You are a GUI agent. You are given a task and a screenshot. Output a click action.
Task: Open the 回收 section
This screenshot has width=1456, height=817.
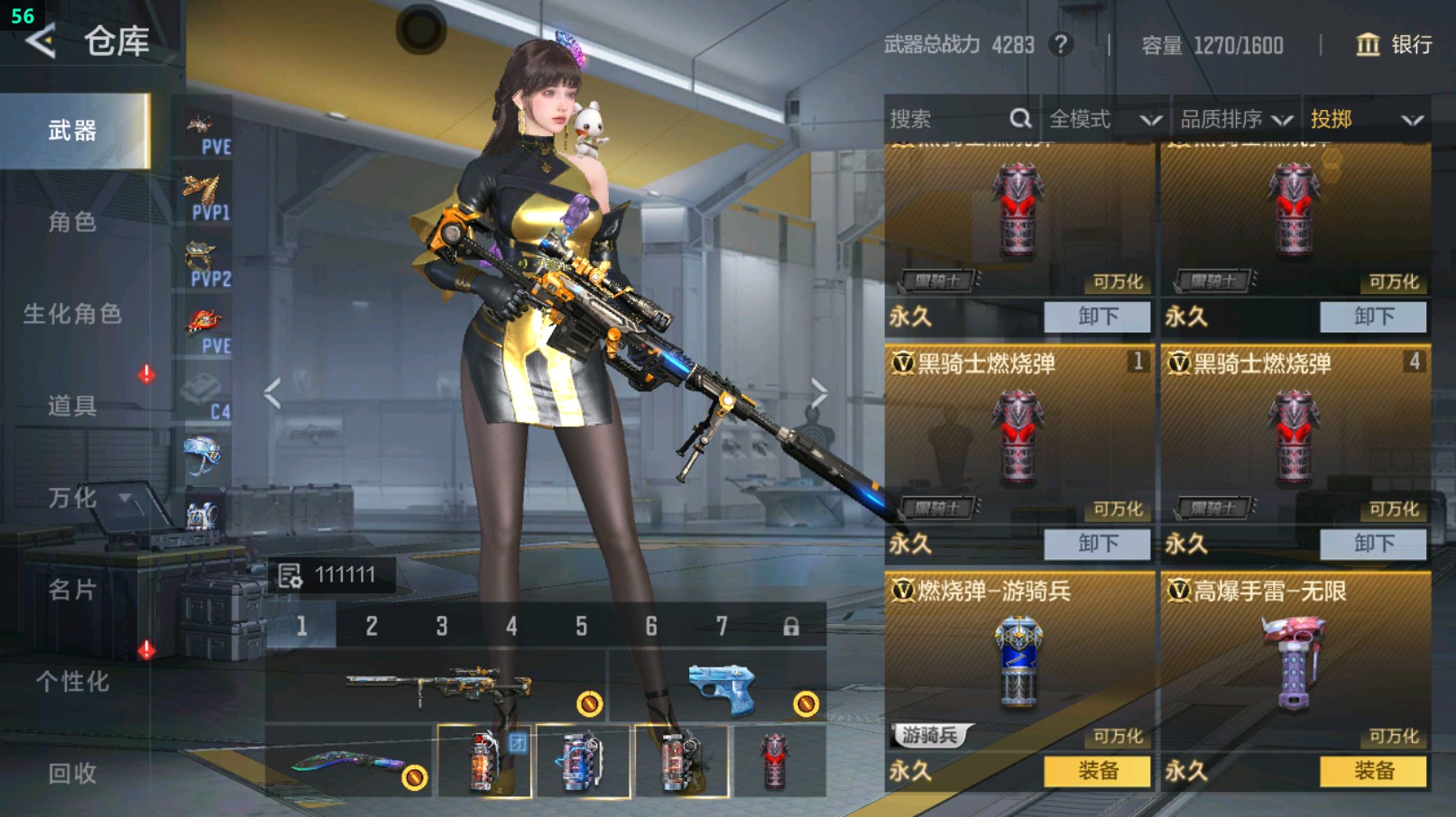(72, 773)
